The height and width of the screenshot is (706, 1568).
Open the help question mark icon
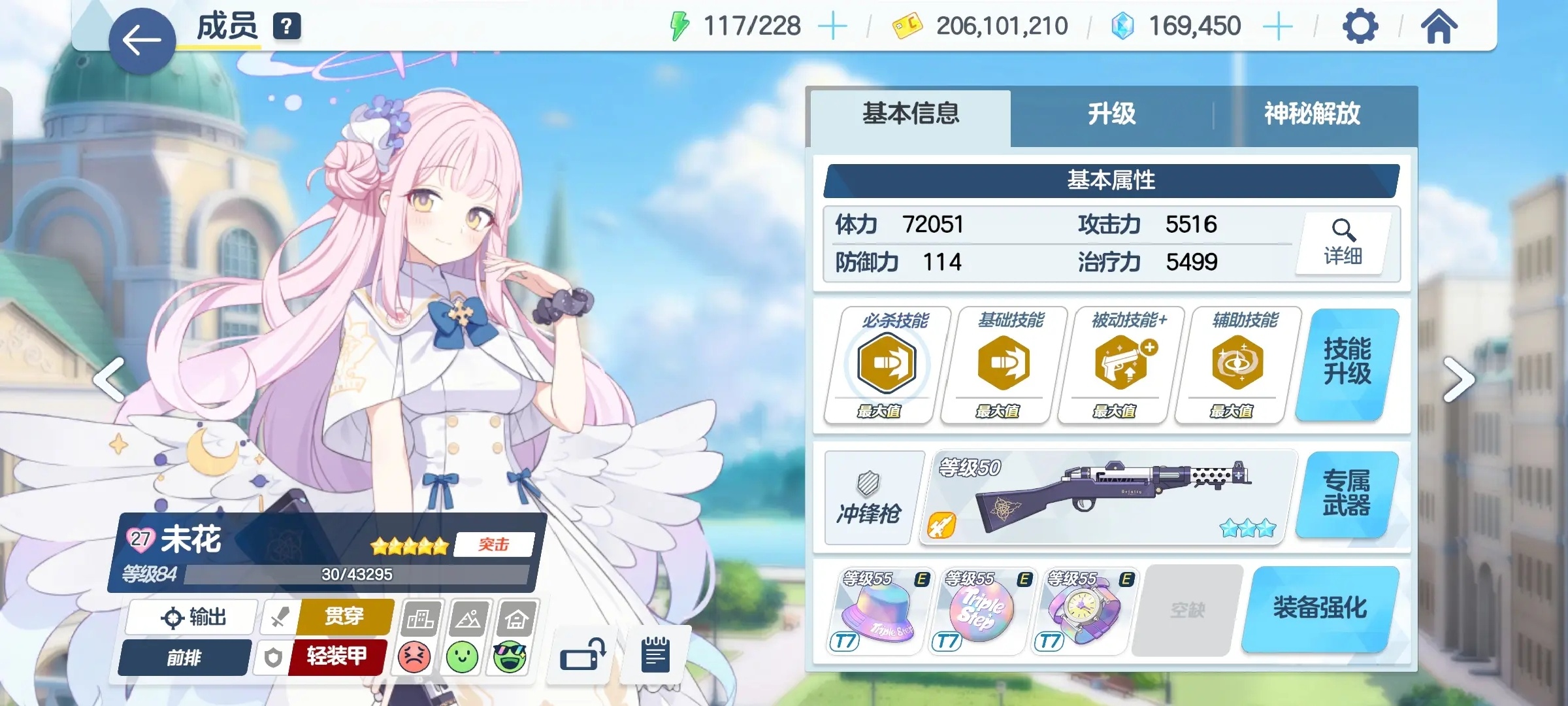(287, 27)
